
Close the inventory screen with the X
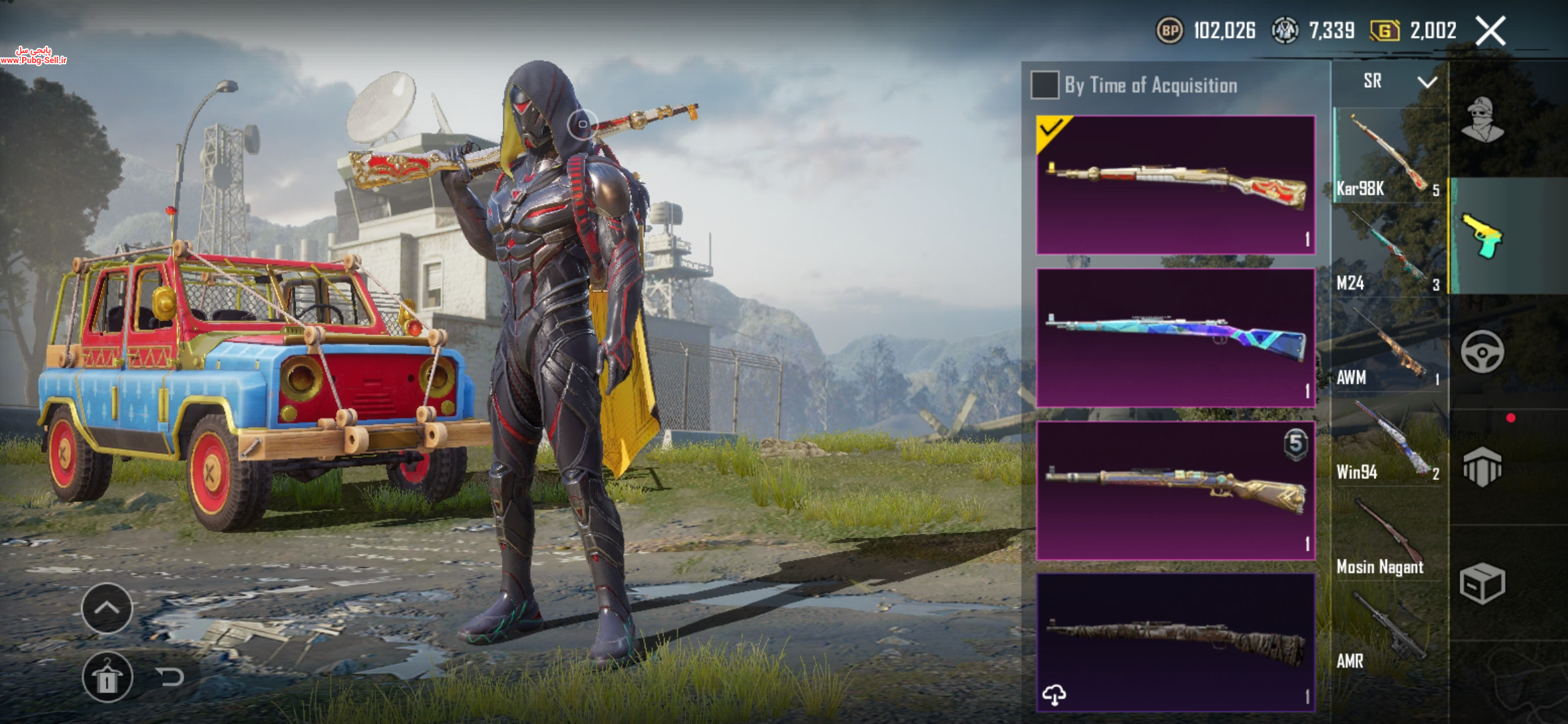[1490, 32]
